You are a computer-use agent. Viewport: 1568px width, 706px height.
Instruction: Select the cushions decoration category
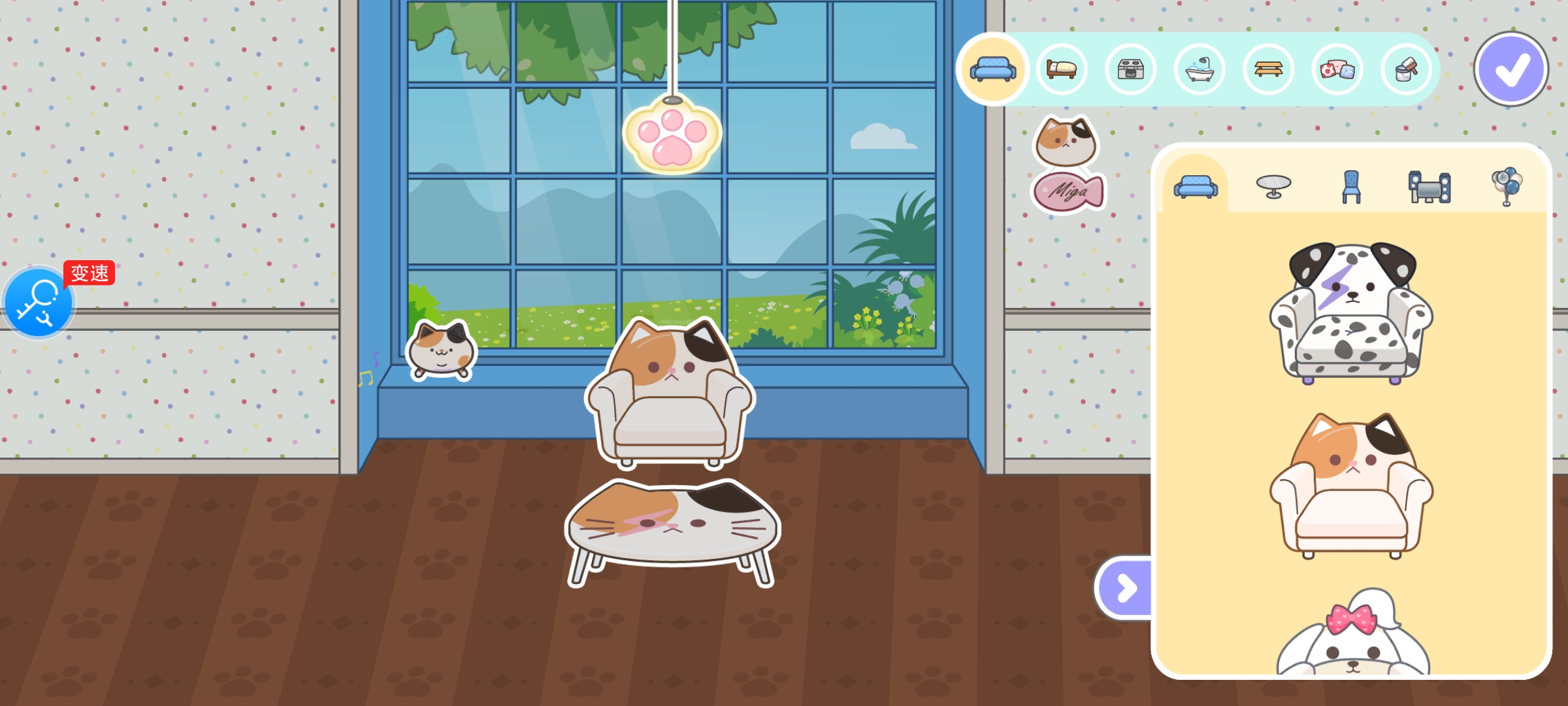[1337, 69]
